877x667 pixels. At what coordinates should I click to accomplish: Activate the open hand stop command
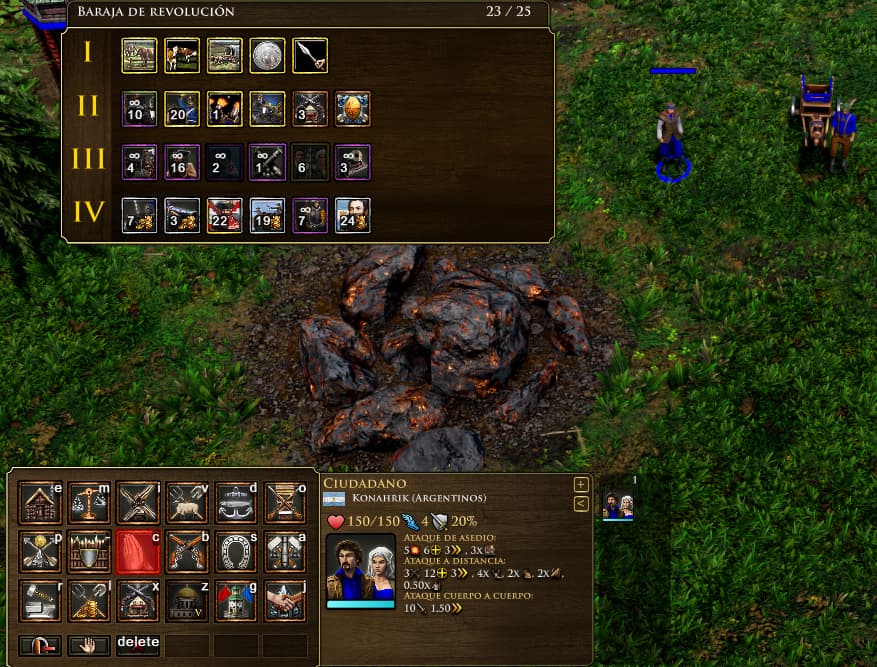point(89,645)
